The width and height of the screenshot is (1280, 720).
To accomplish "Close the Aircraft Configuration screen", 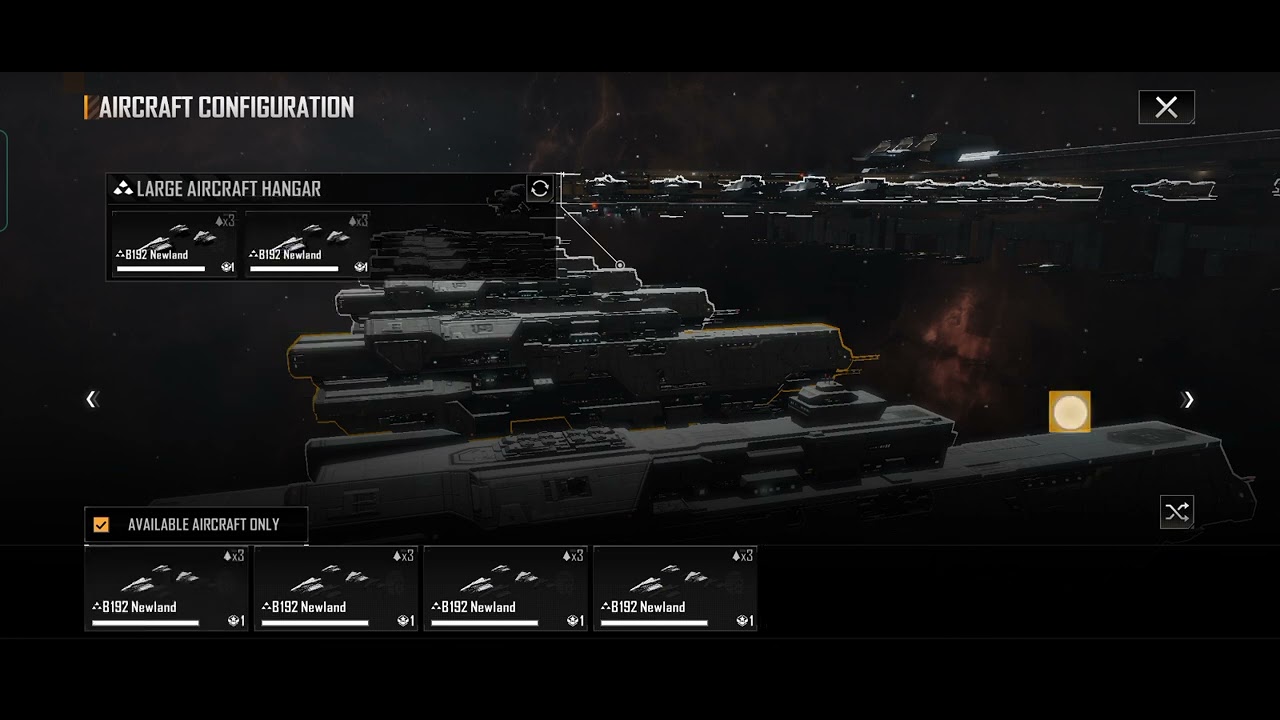I will (x=1166, y=107).
